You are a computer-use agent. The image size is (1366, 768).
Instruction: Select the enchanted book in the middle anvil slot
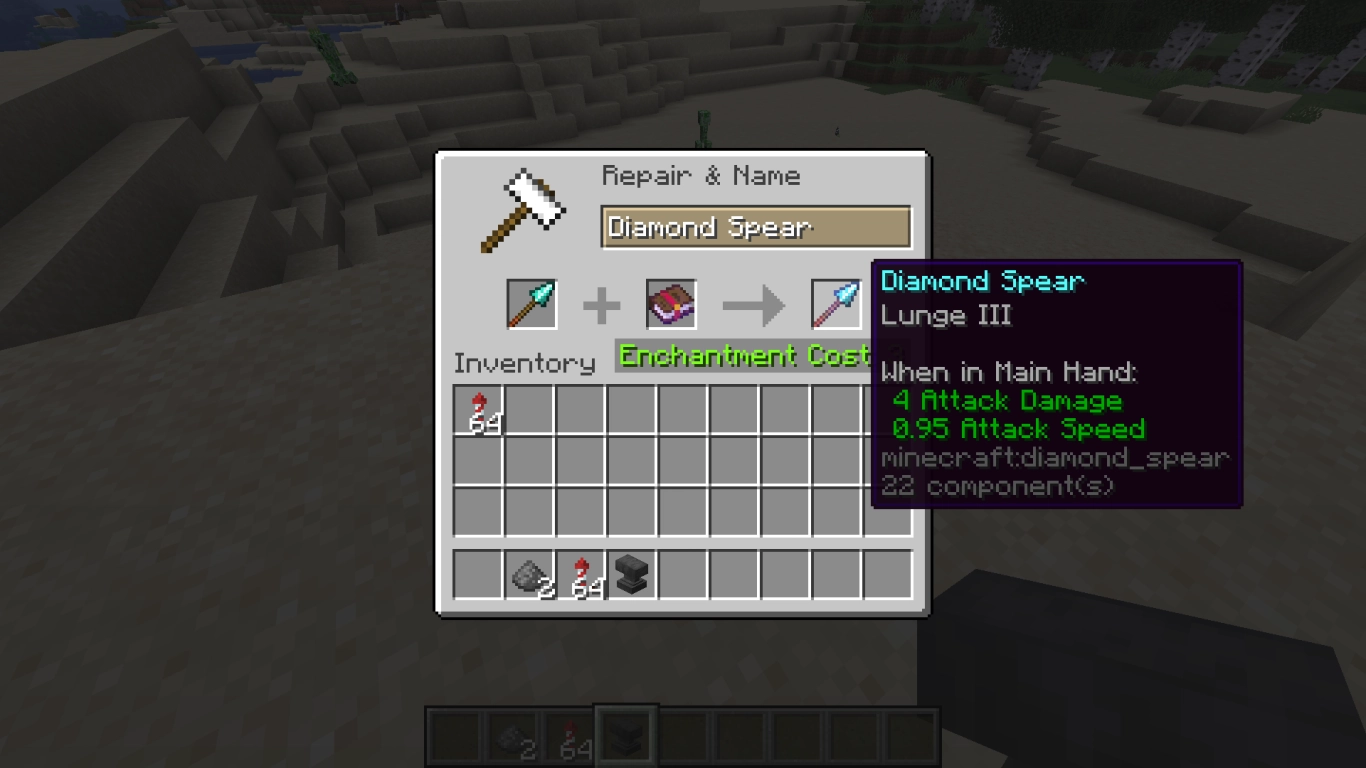670,304
